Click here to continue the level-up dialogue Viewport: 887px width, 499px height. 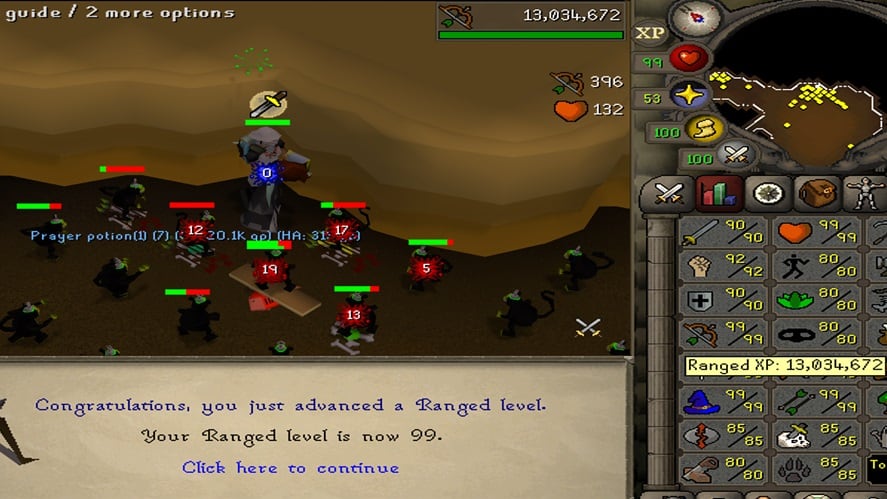[x=290, y=468]
